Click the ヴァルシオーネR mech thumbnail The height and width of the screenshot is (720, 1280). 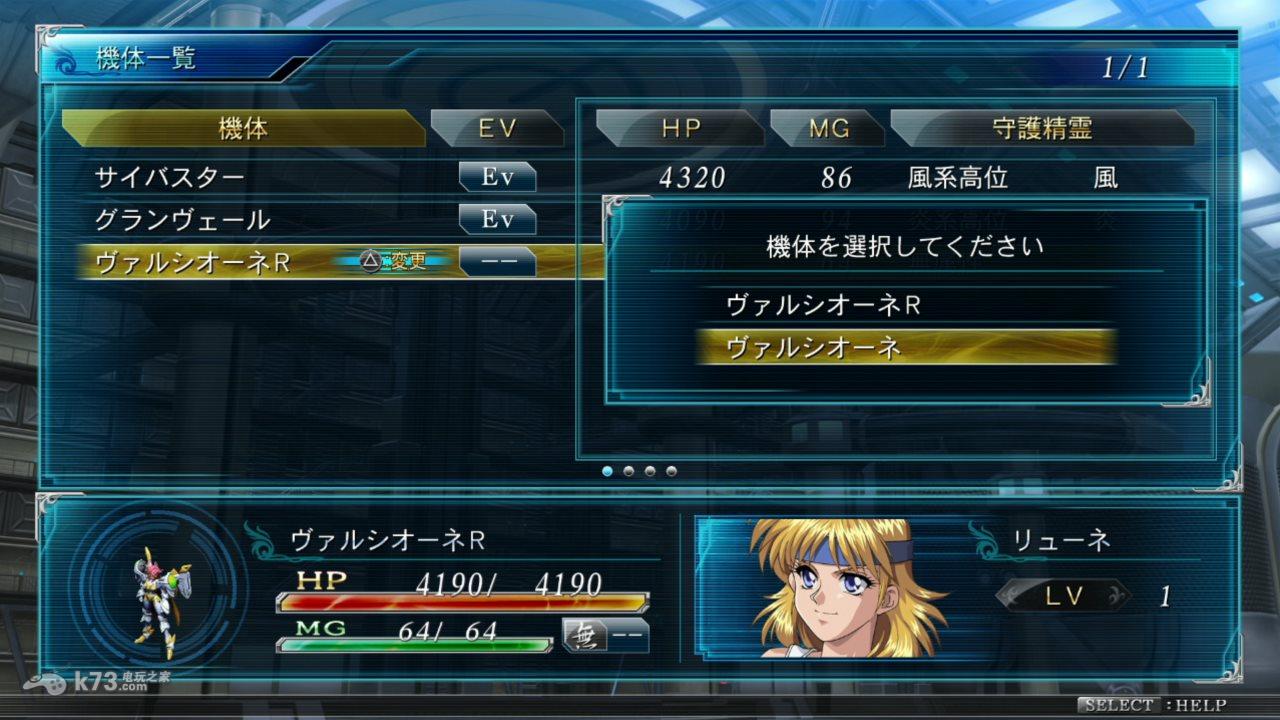point(160,601)
